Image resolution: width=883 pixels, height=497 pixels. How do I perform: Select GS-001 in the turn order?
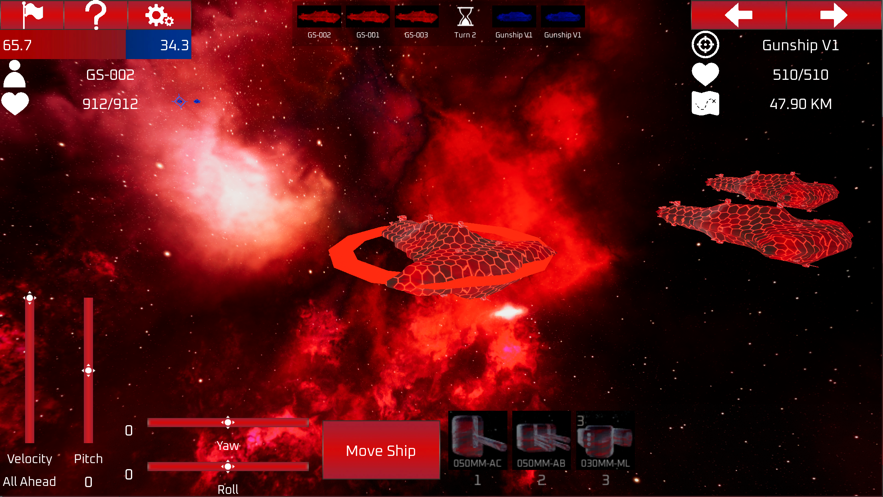coord(368,18)
